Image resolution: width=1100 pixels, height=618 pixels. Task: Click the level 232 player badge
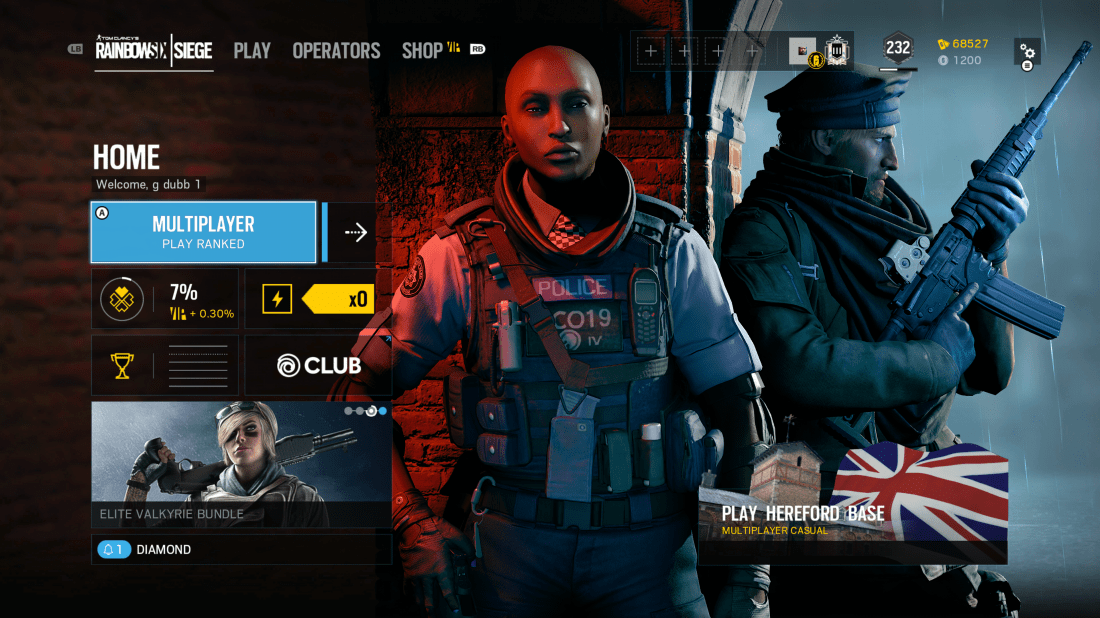(x=897, y=48)
